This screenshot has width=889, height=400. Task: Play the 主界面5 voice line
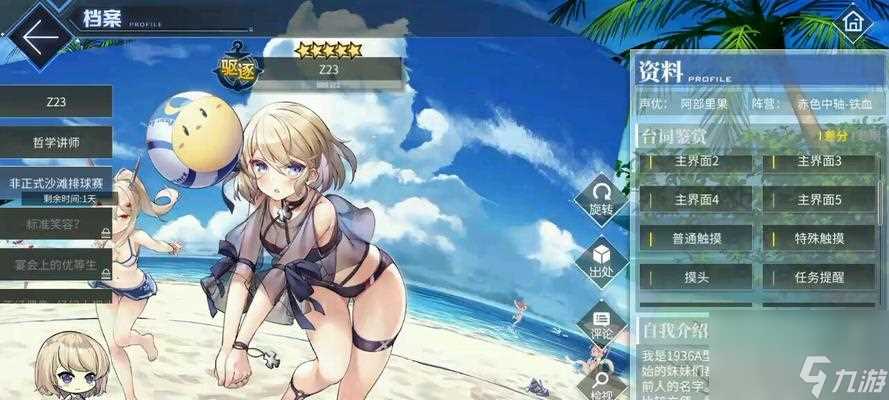pyautogui.click(x=820, y=200)
